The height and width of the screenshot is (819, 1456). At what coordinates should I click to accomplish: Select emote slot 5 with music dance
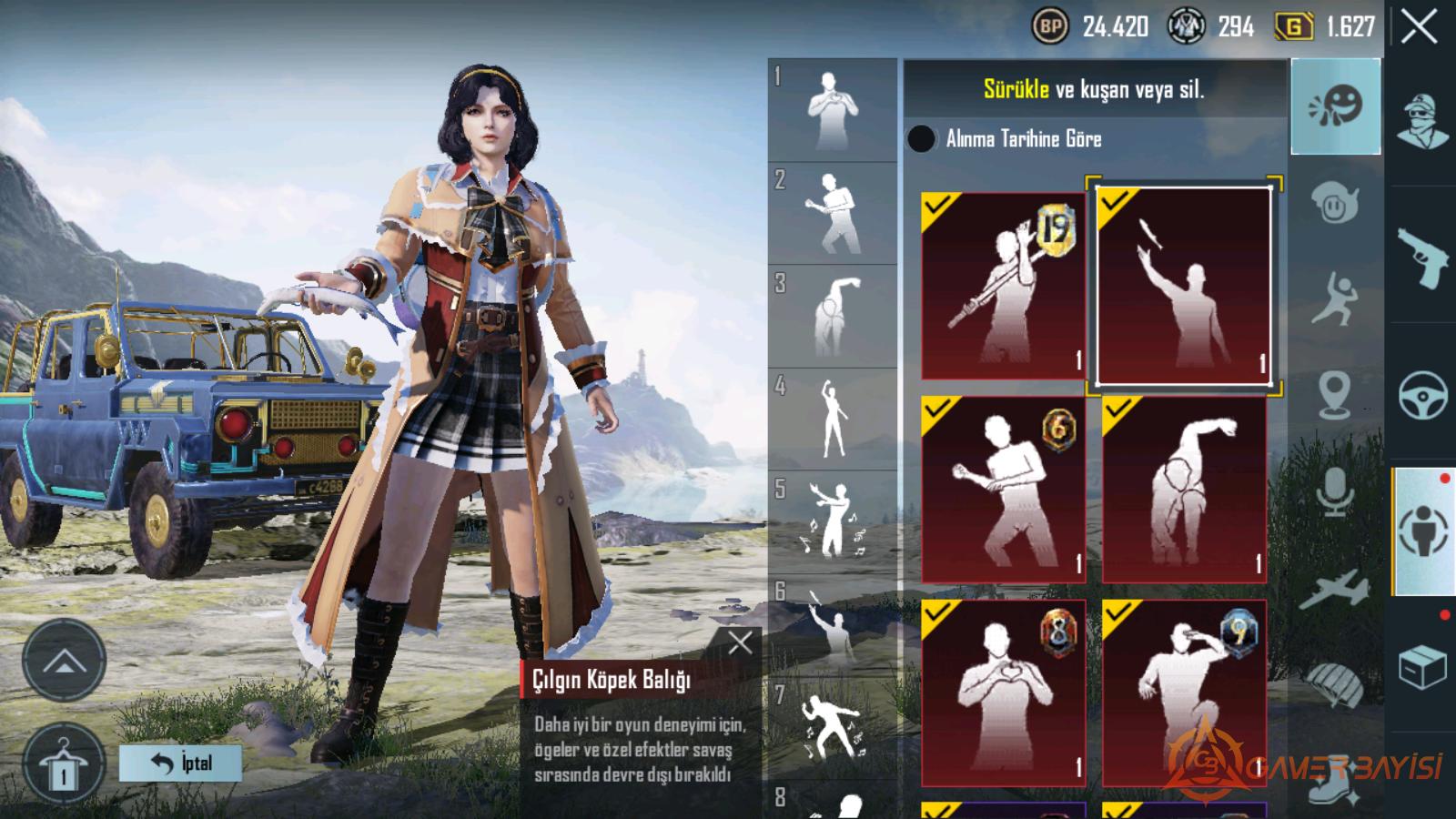tap(832, 521)
